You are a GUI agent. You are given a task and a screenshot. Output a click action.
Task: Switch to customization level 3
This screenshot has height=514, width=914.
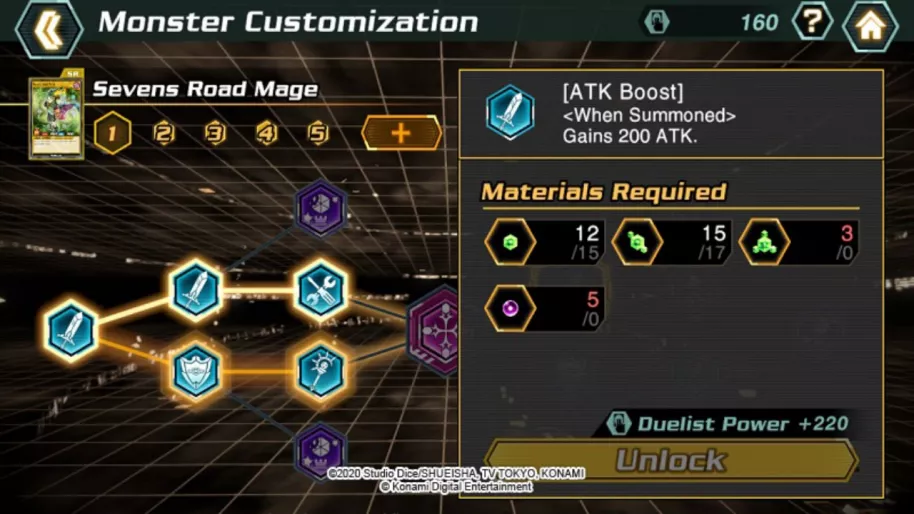point(215,133)
